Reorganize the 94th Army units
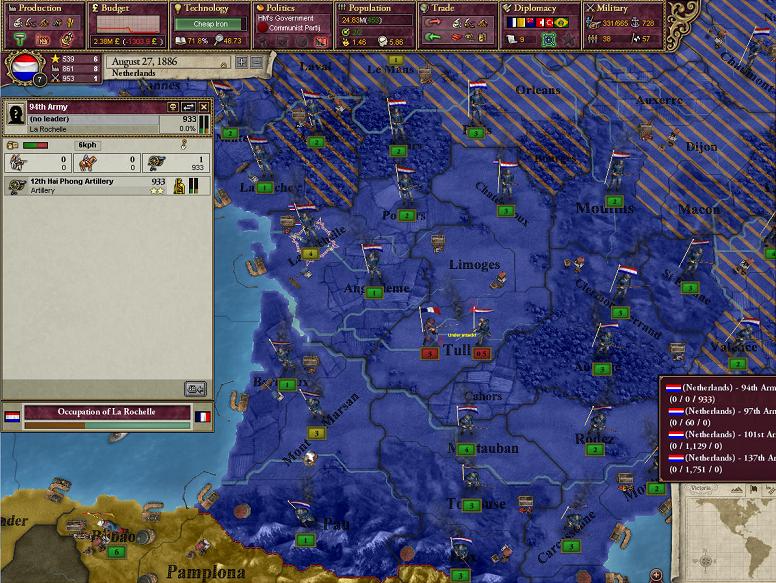The image size is (776, 583). click(188, 107)
